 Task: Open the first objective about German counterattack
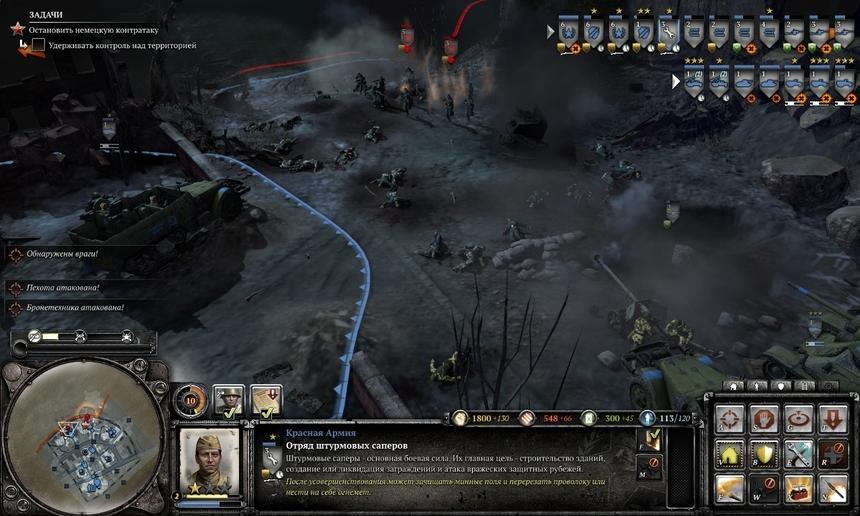[93, 30]
